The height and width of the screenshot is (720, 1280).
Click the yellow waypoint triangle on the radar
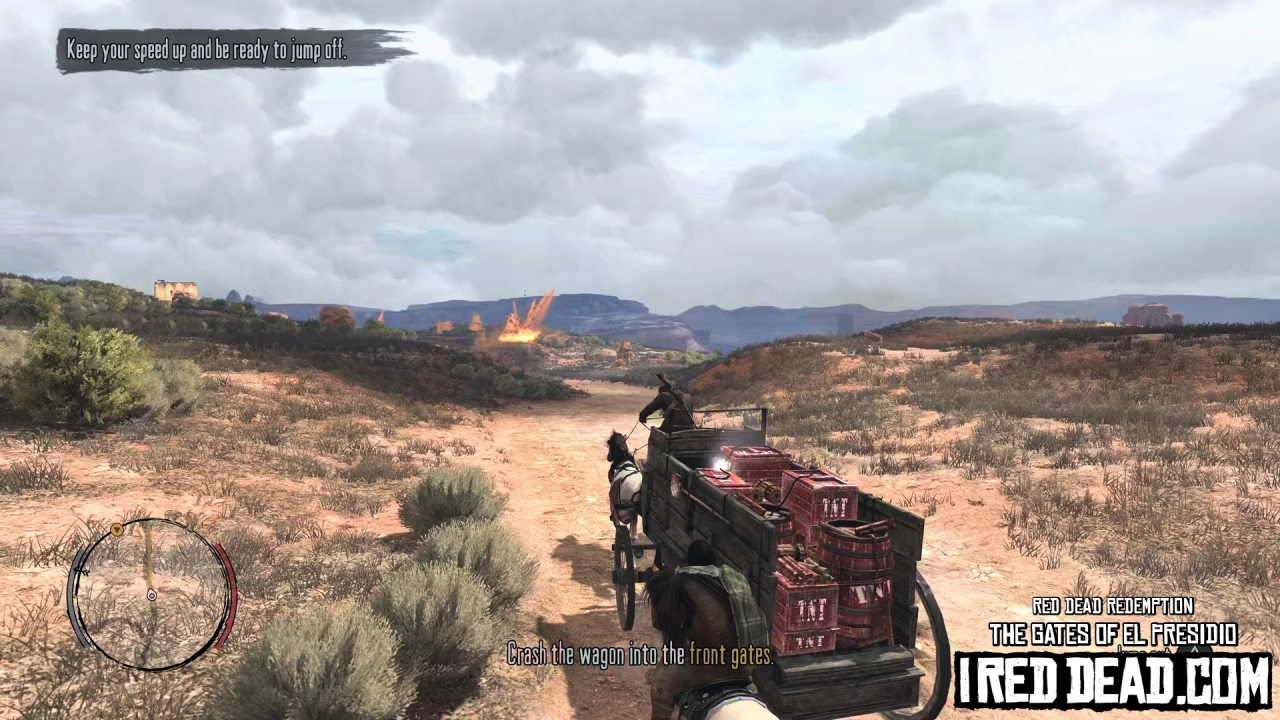point(117,530)
